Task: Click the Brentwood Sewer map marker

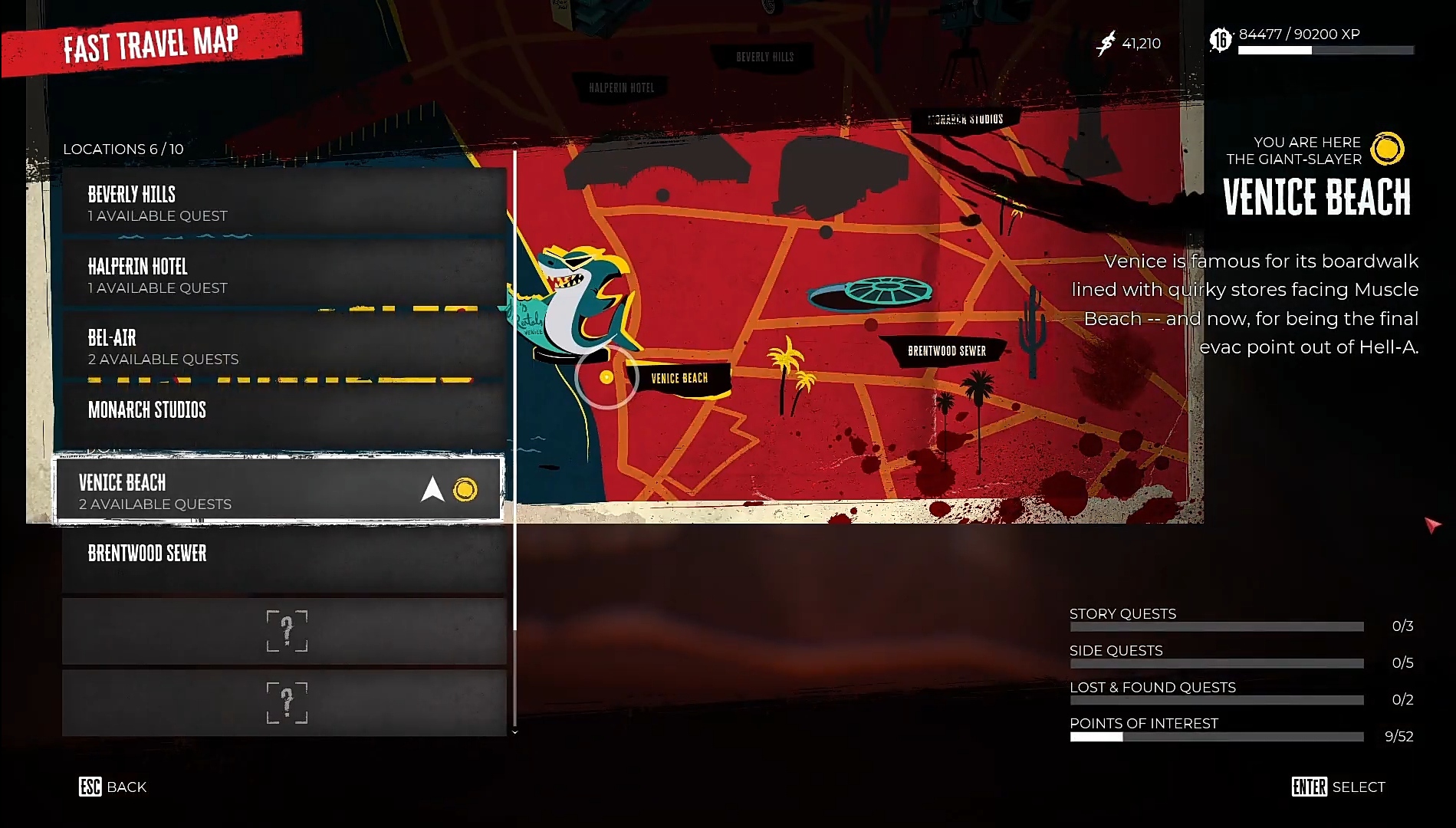Action: pos(947,351)
